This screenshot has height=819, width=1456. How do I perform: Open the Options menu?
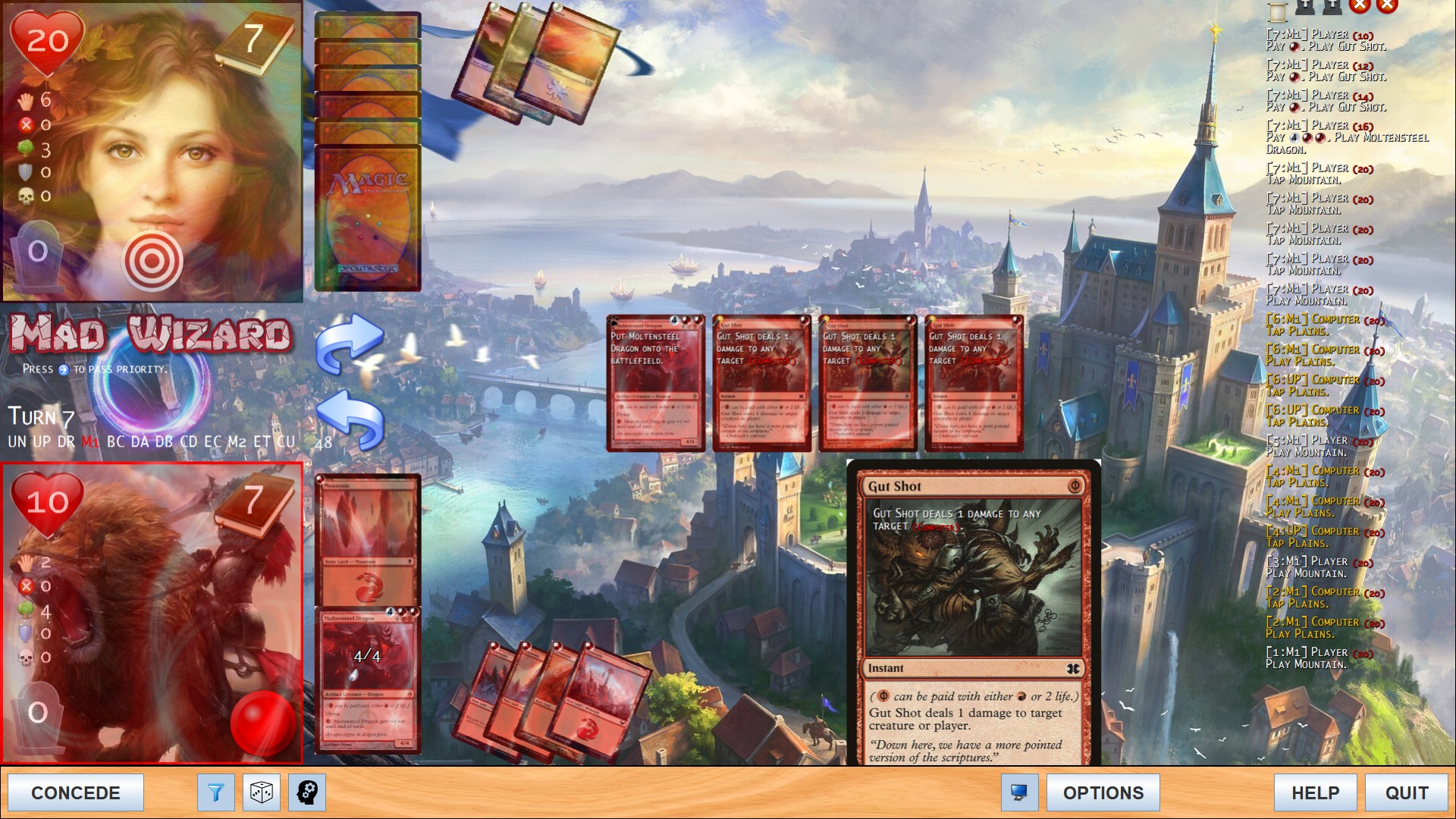1103,792
